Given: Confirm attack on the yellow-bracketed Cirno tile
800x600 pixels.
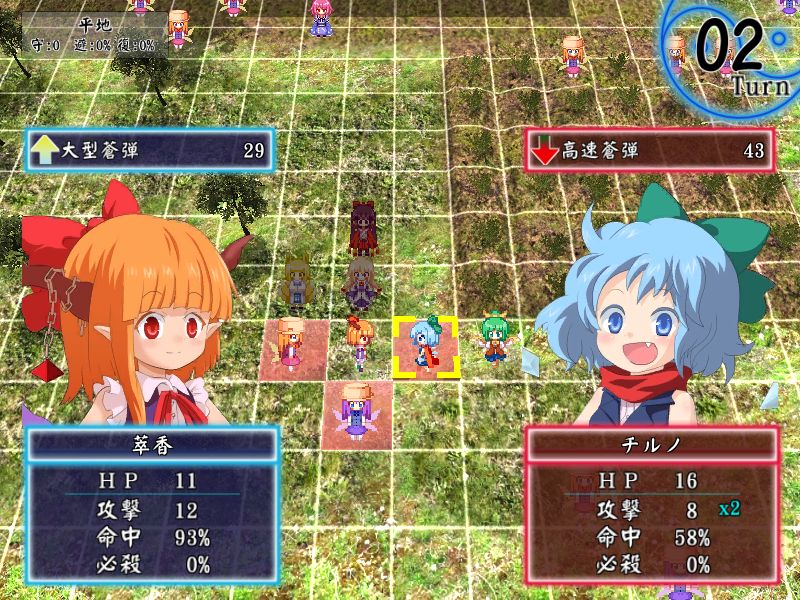Looking at the screenshot, I should point(426,347).
